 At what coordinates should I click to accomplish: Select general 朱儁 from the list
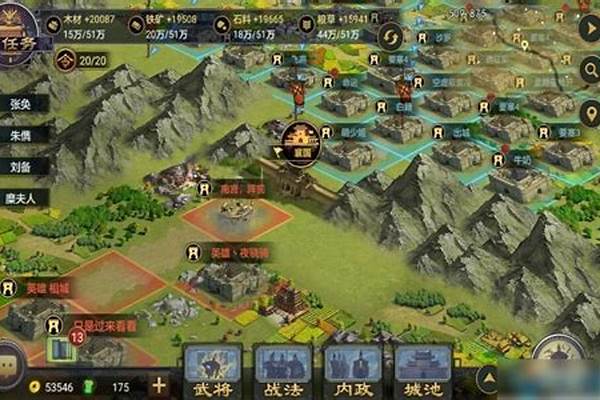click(x=19, y=139)
